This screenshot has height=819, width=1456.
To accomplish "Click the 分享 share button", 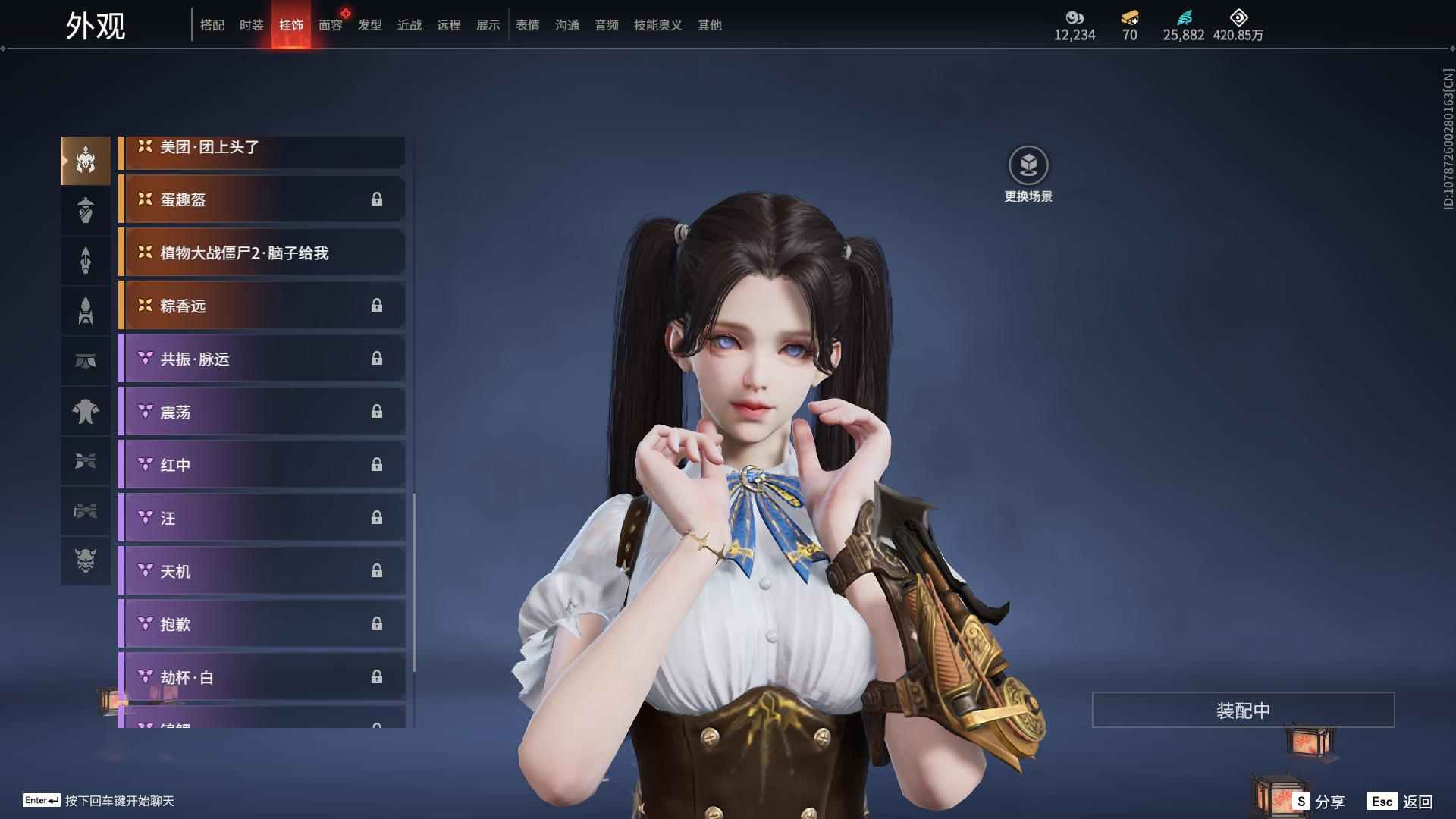I will coord(1320,802).
